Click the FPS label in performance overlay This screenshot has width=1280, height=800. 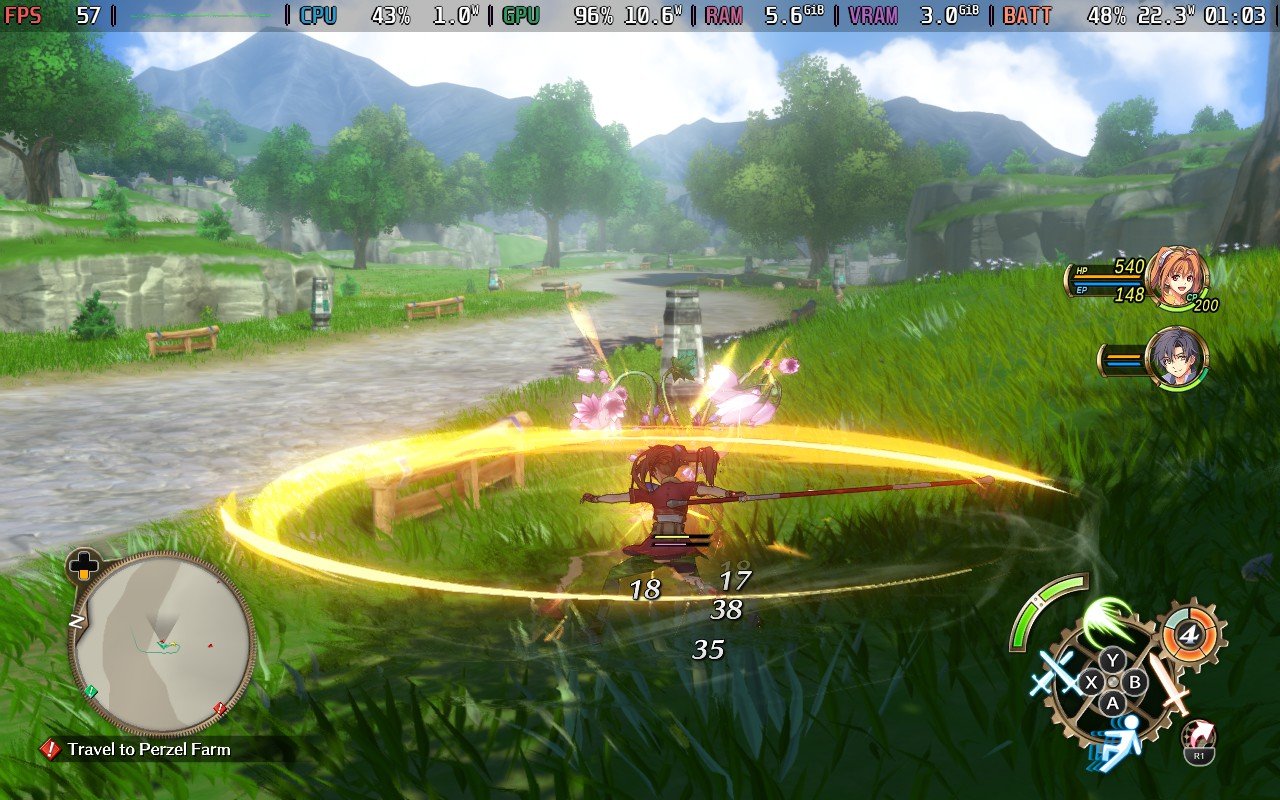coord(23,15)
